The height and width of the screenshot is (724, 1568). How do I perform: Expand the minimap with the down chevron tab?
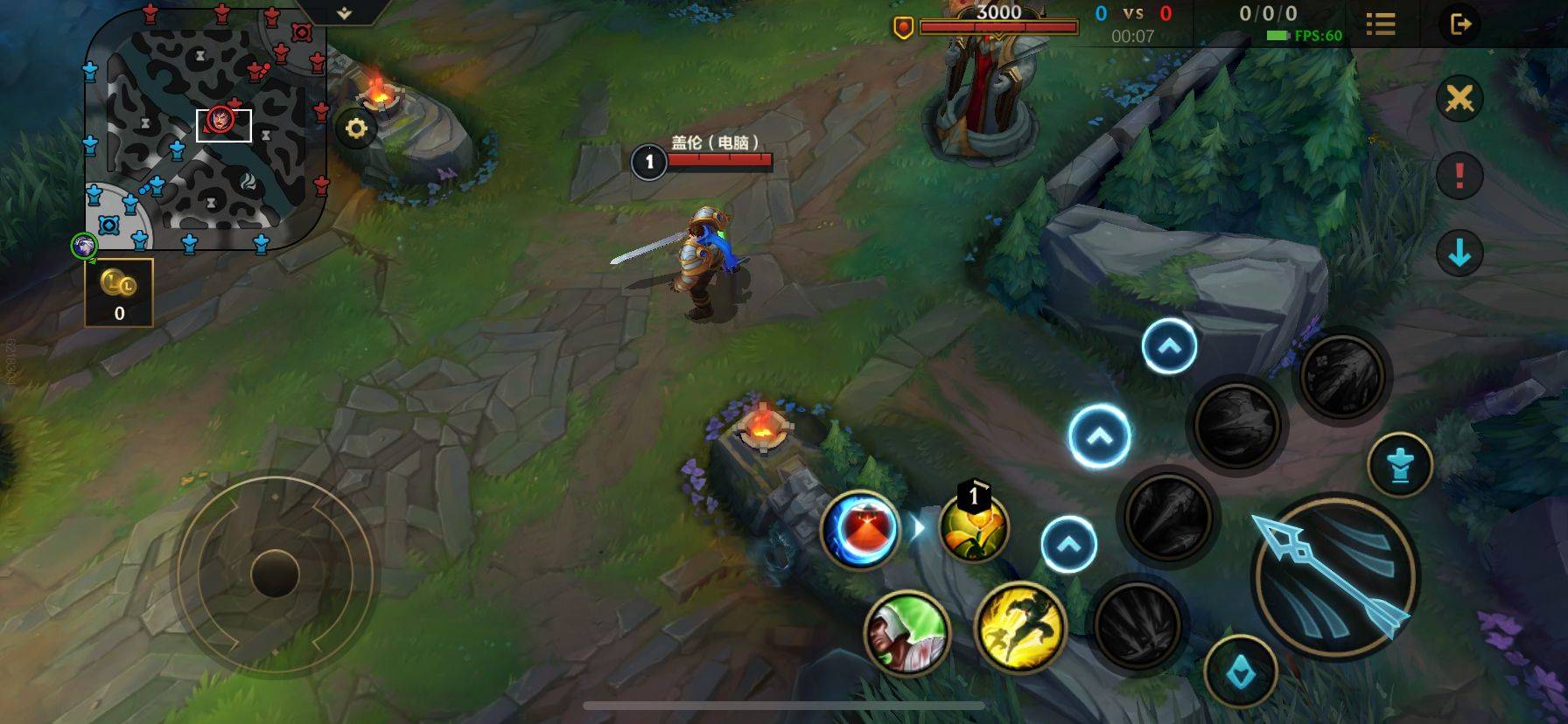click(344, 13)
